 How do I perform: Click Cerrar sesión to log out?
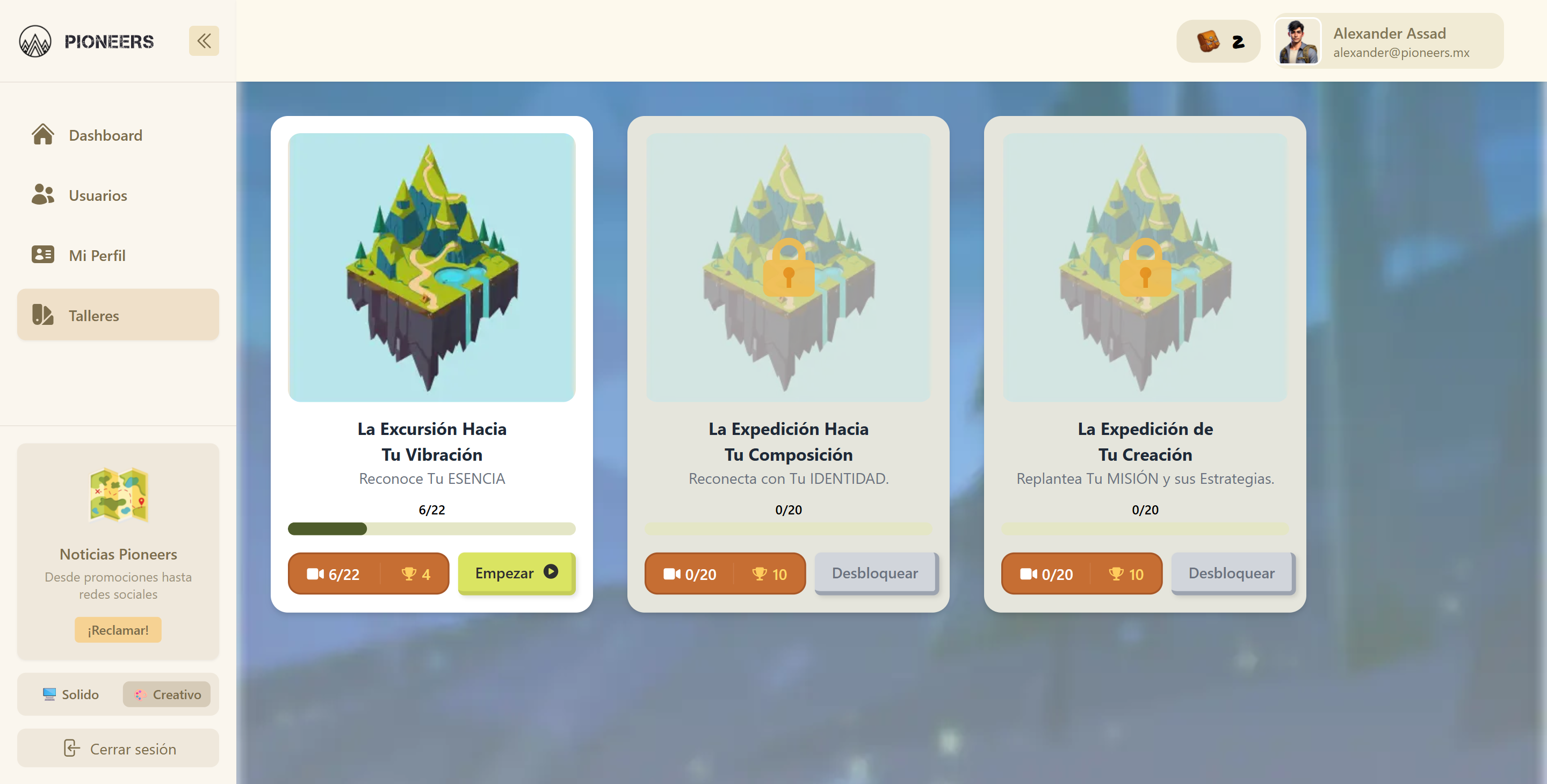[118, 748]
